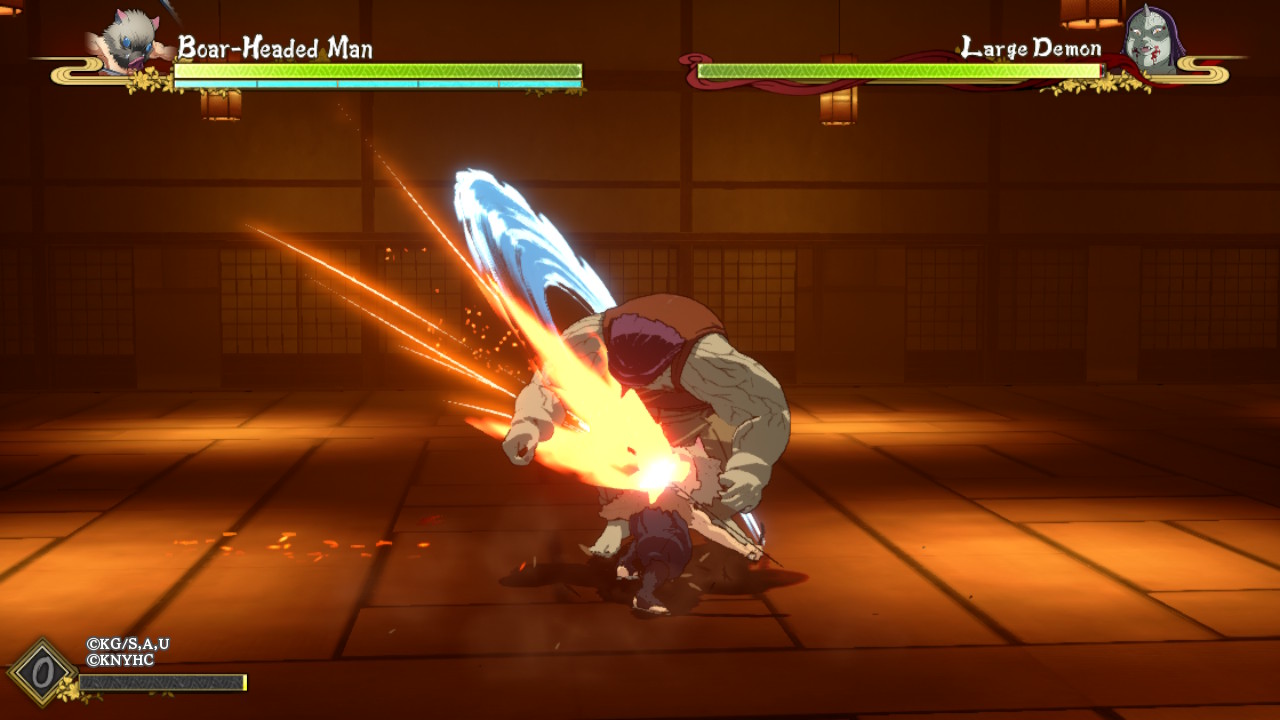Image resolution: width=1280 pixels, height=720 pixels.
Task: Click the diamond special gauge counter icon
Action: pyautogui.click(x=42, y=672)
